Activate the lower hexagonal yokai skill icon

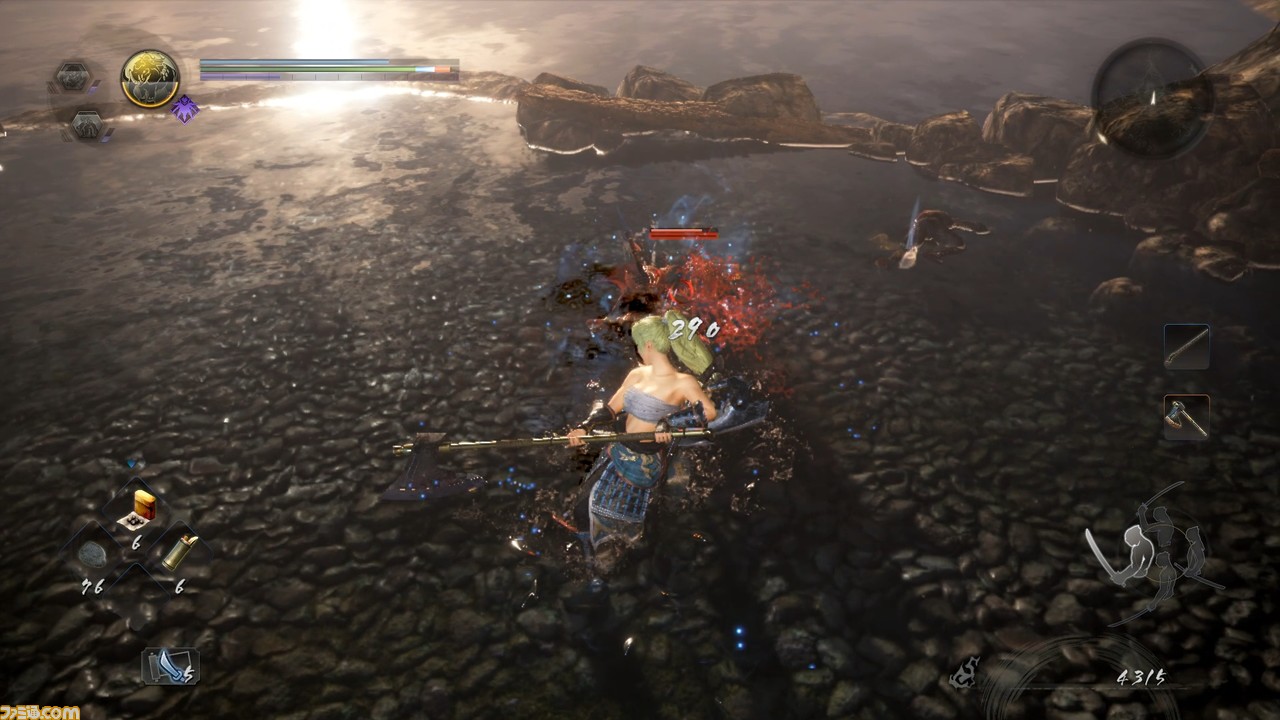tap(88, 125)
